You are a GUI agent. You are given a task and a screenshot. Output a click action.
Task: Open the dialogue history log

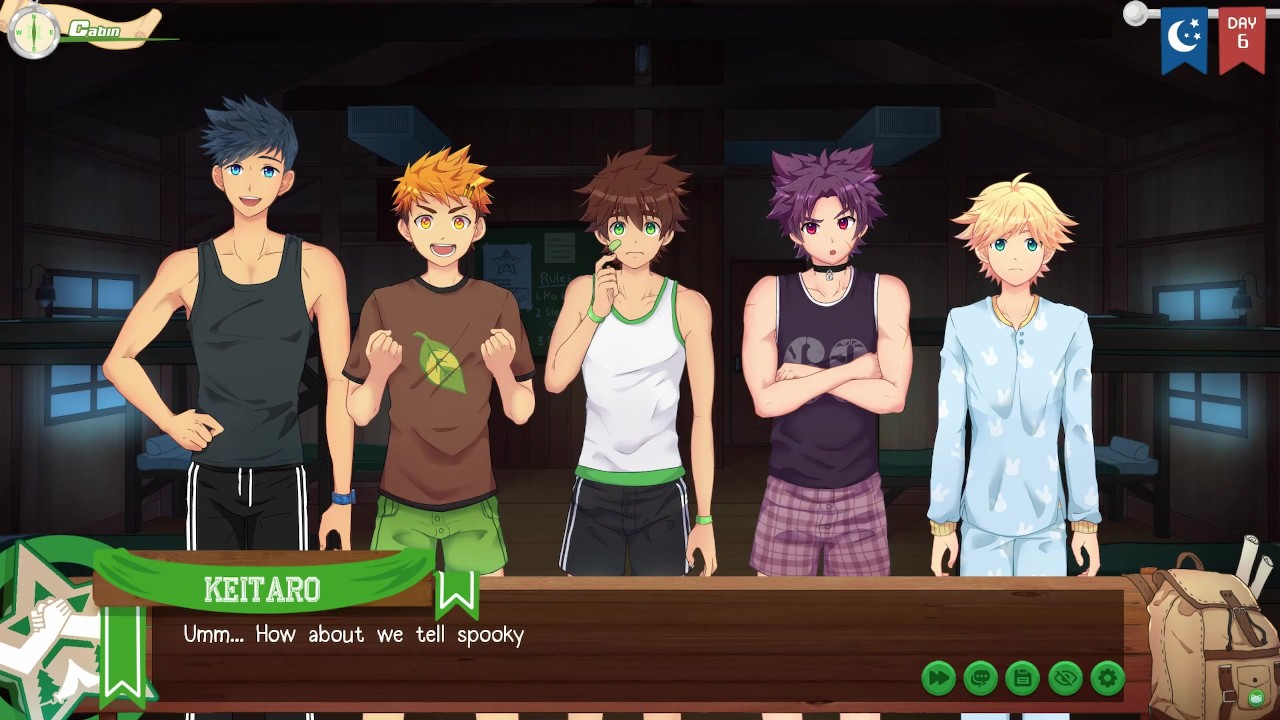(980, 678)
